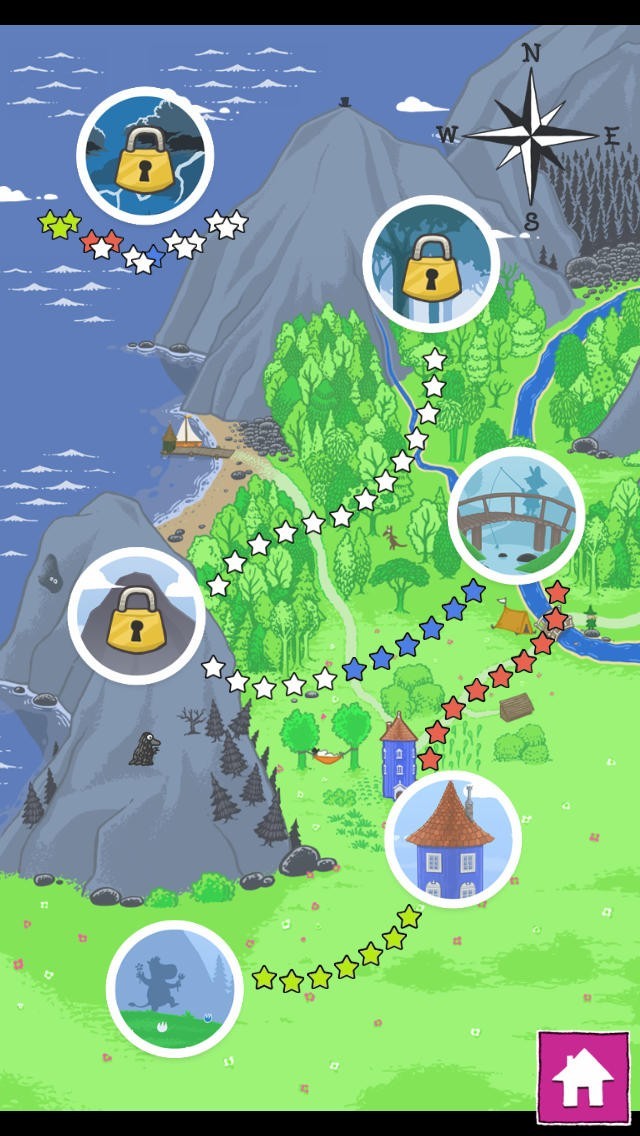The image size is (640, 1136).
Task: Open the pink home button
Action: 583,1075
